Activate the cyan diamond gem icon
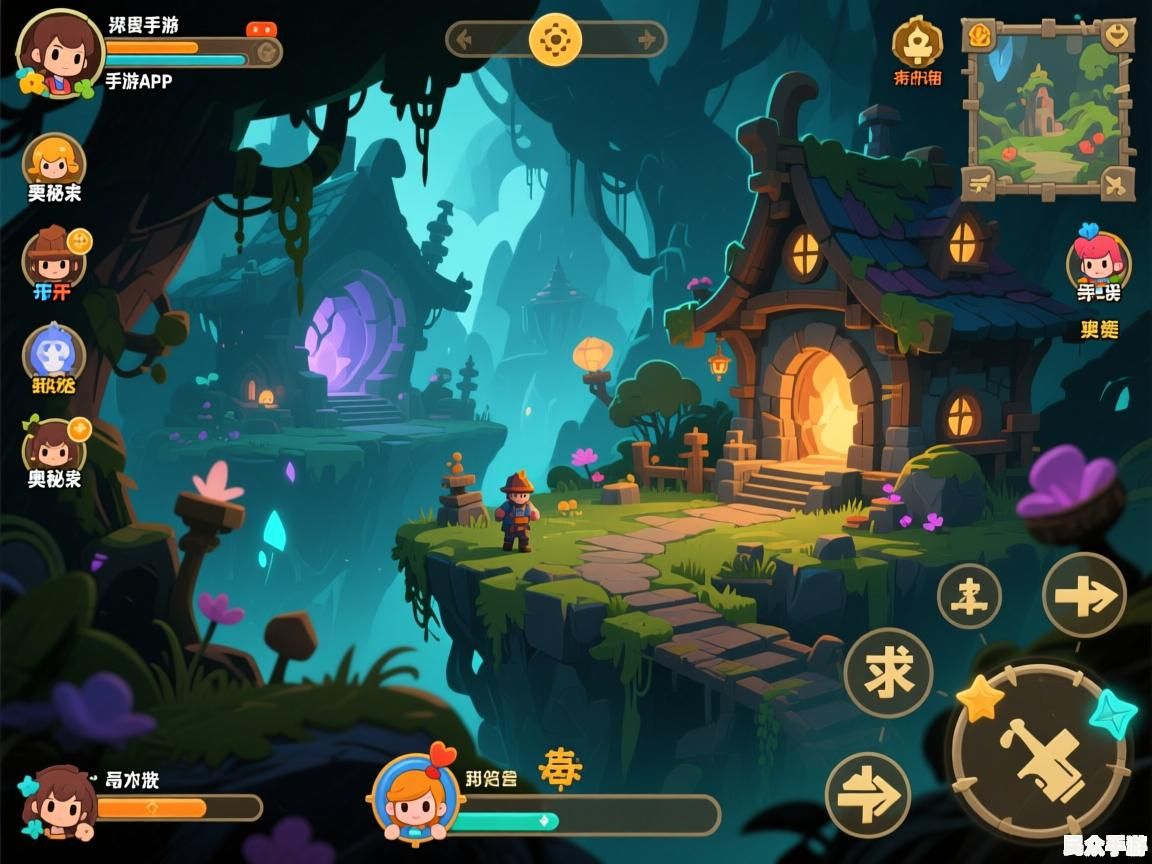 pos(1110,714)
